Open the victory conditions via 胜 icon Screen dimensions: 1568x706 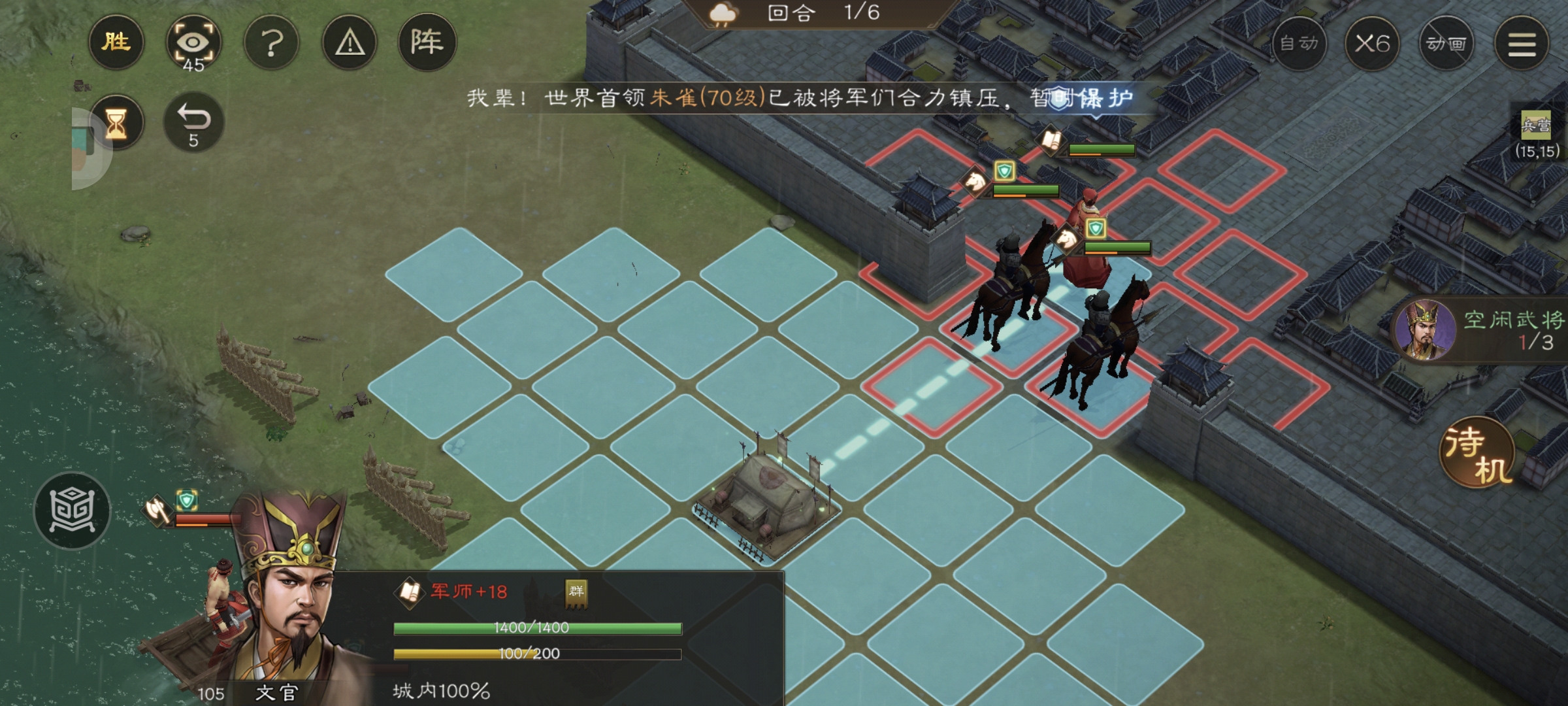[116, 42]
